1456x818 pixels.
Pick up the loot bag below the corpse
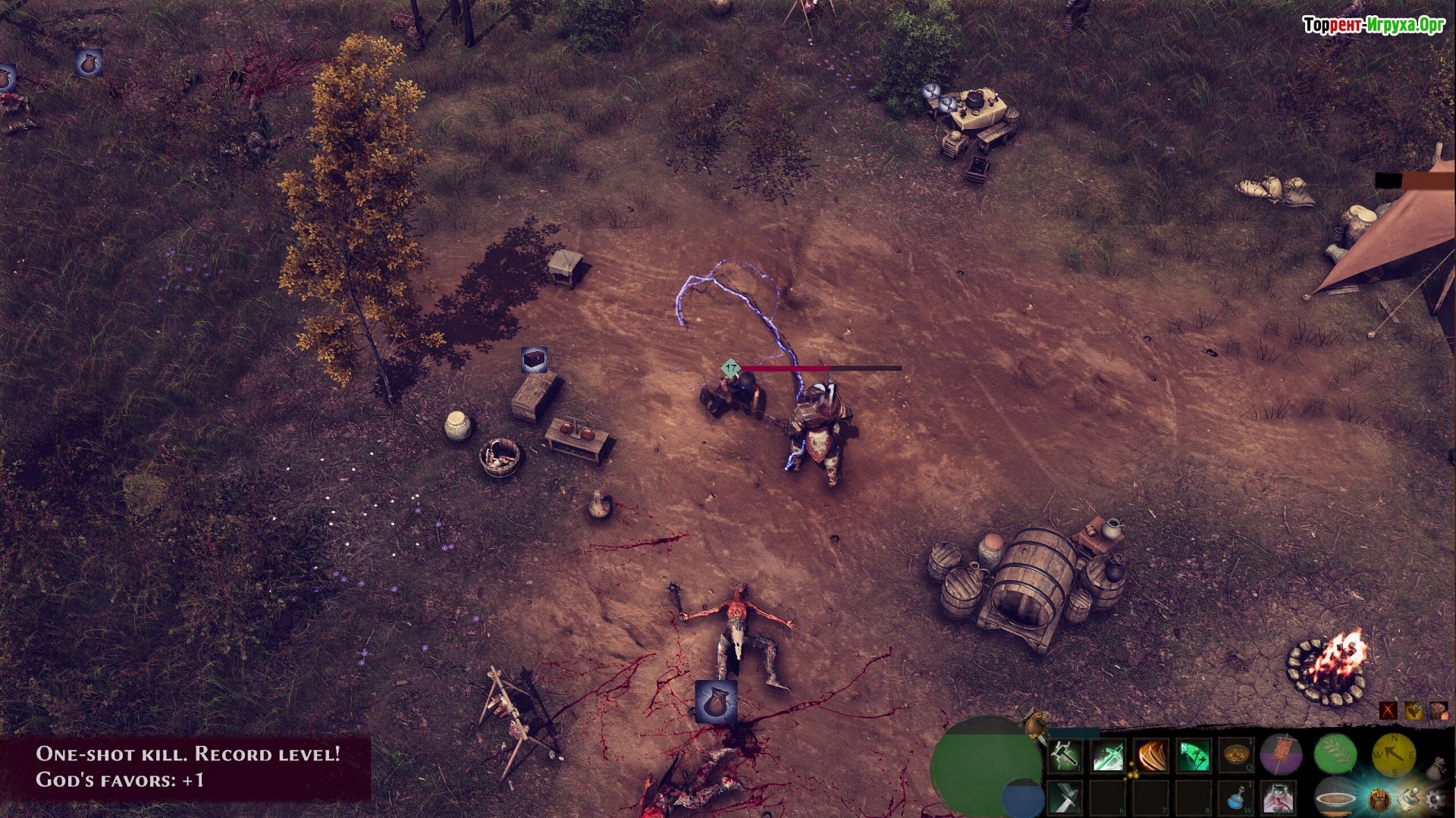pos(715,701)
